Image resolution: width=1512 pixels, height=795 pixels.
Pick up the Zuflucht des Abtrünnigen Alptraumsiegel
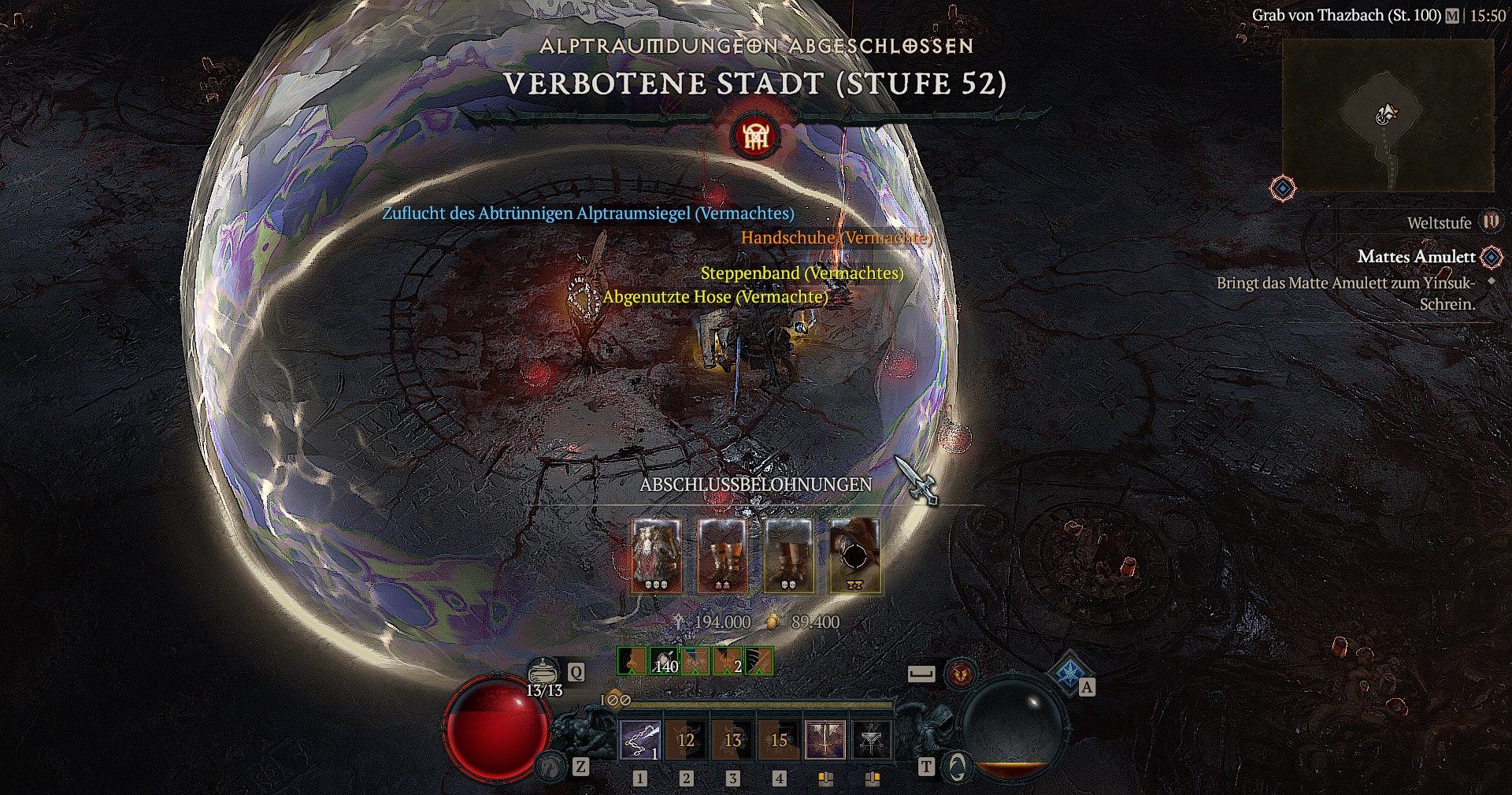[587, 214]
